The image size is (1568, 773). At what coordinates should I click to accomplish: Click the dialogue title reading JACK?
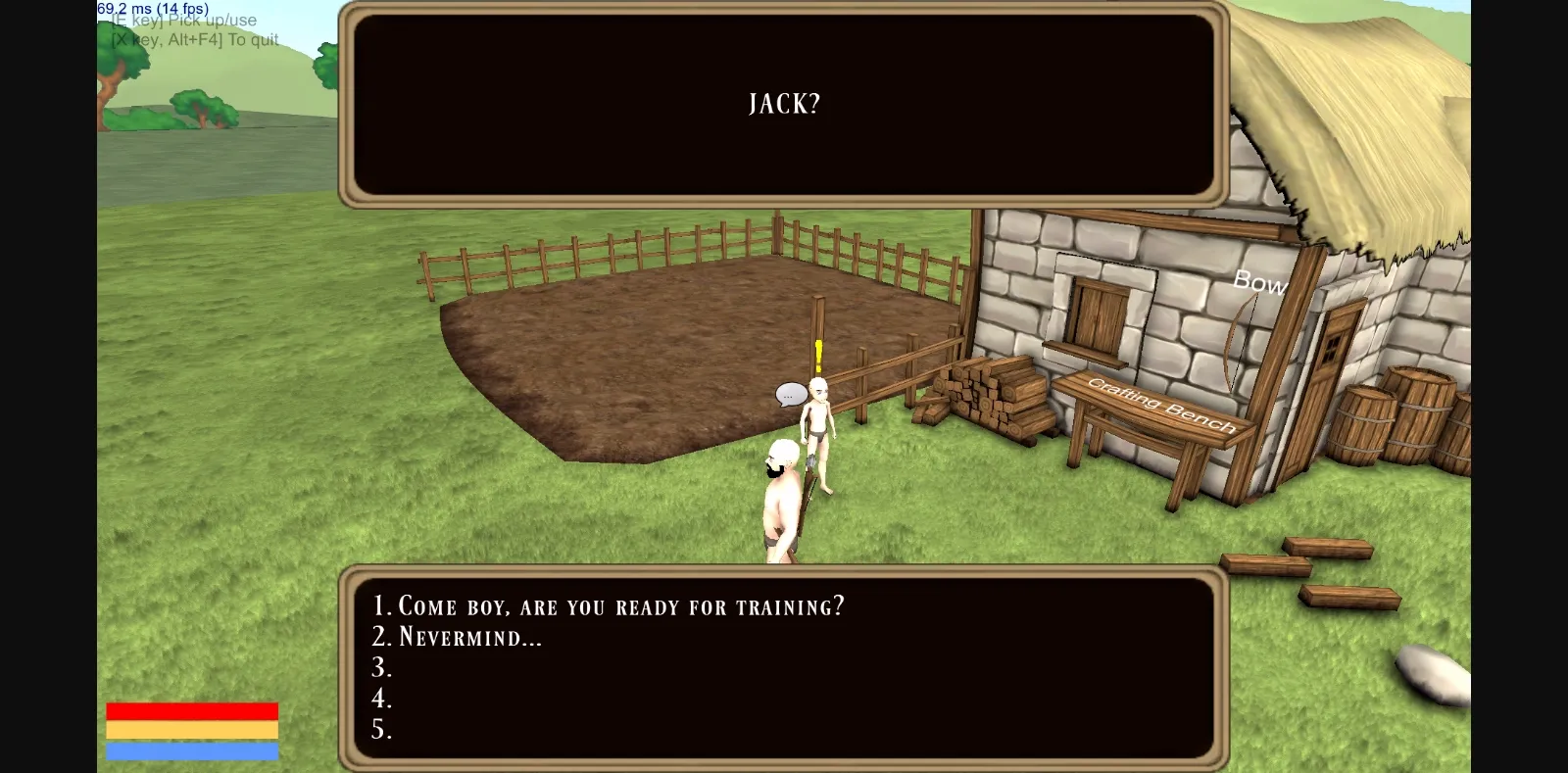pos(783,103)
